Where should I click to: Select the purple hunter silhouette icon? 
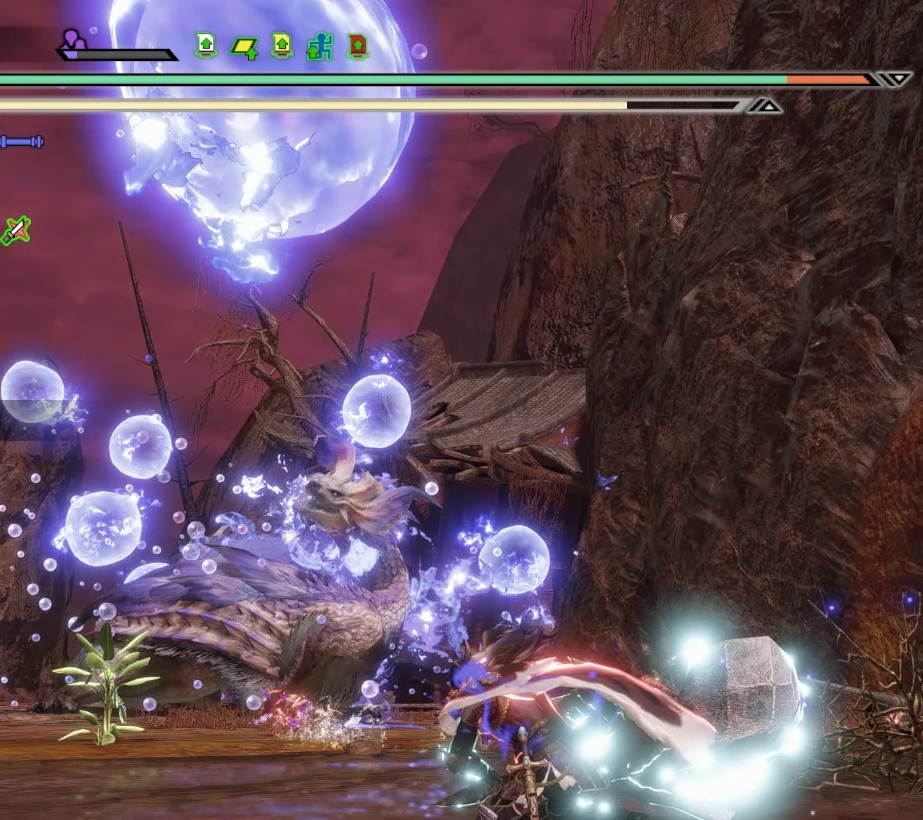pyautogui.click(x=72, y=41)
